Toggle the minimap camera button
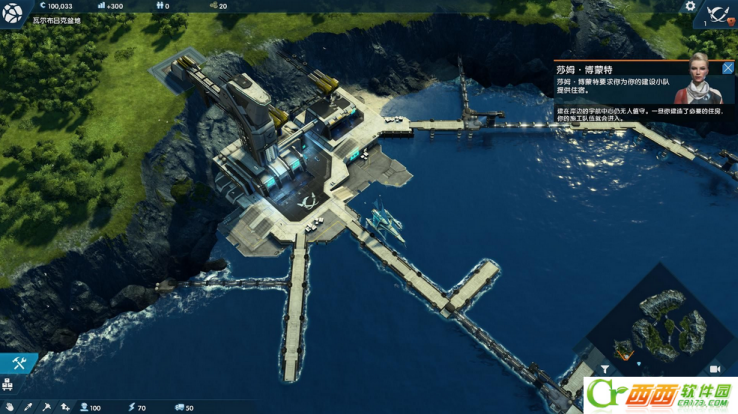The width and height of the screenshot is (738, 414). coord(714,370)
